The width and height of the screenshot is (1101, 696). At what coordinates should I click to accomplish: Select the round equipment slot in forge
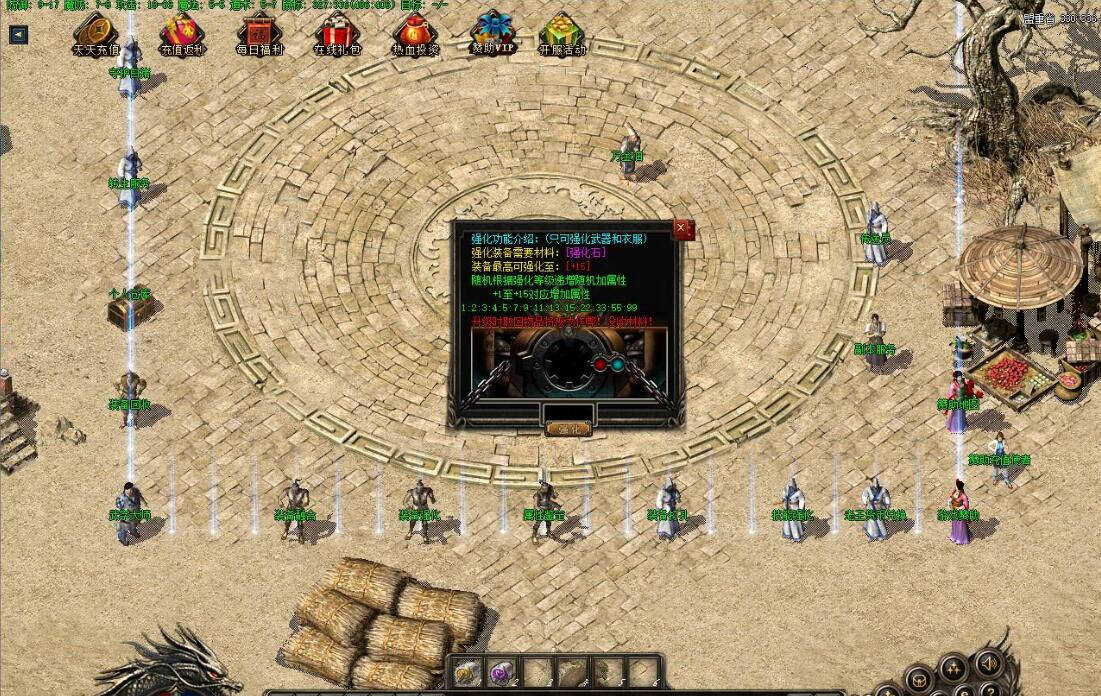pos(567,363)
